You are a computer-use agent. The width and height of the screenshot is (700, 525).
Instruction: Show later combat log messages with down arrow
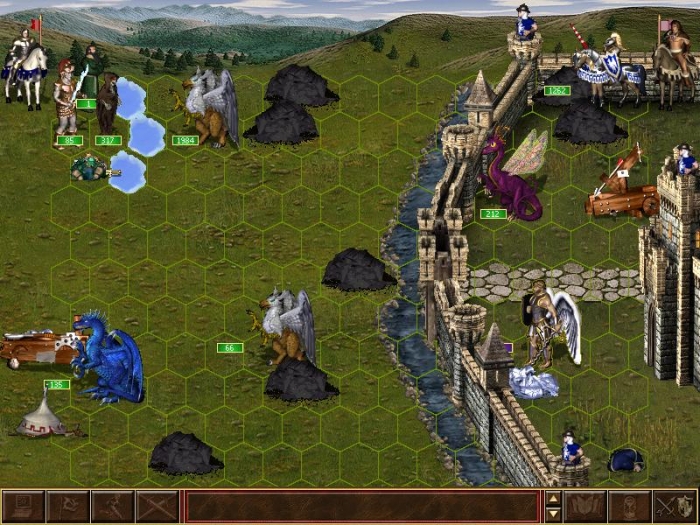pyautogui.click(x=553, y=514)
